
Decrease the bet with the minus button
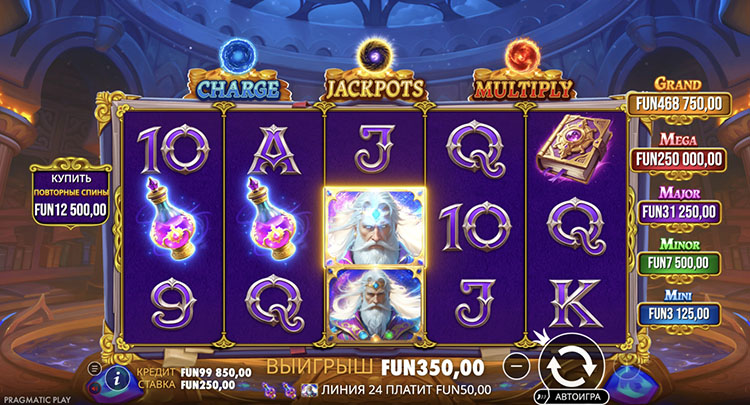point(515,366)
